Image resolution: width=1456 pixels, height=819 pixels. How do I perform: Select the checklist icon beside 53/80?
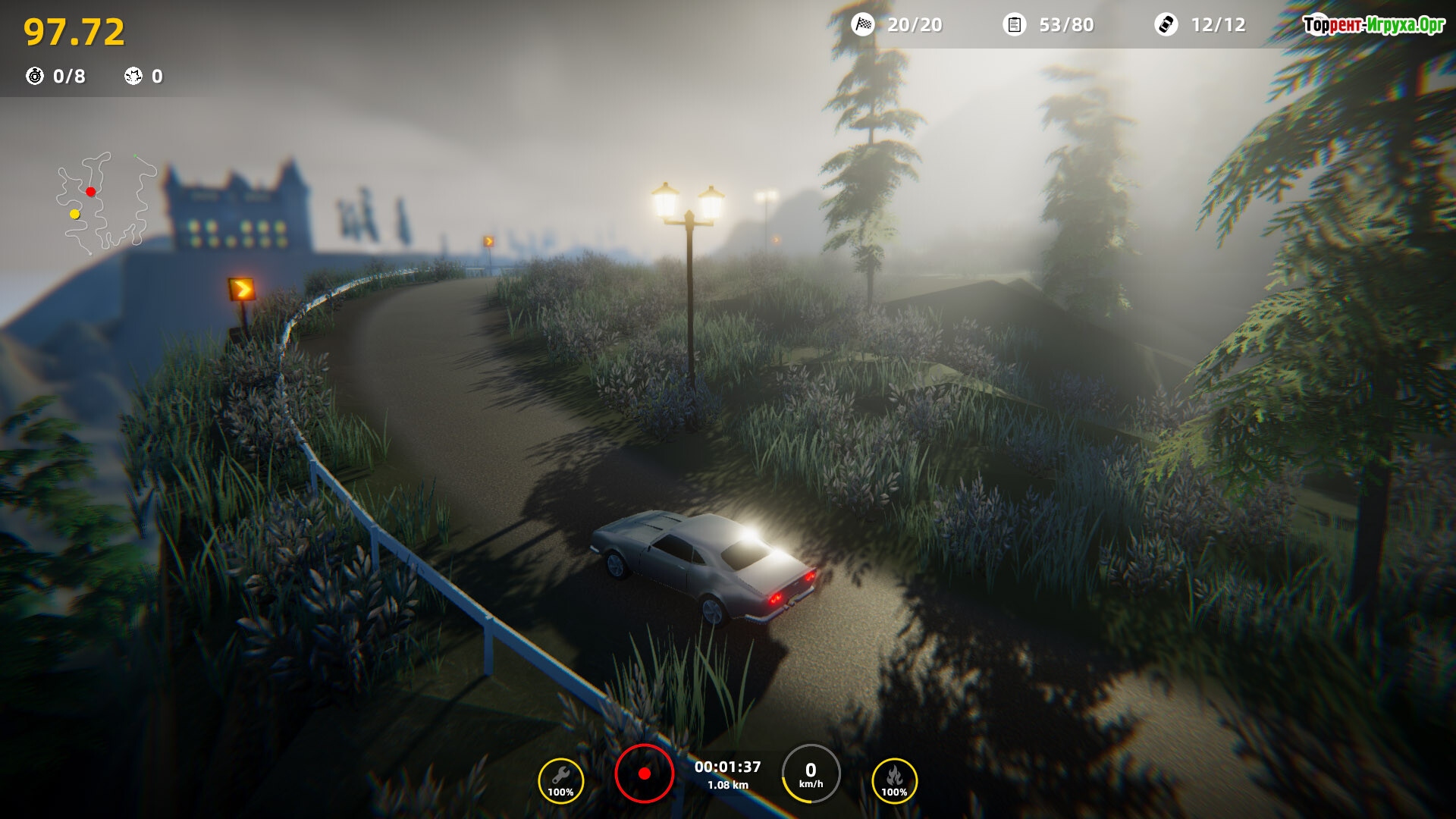click(x=1014, y=25)
